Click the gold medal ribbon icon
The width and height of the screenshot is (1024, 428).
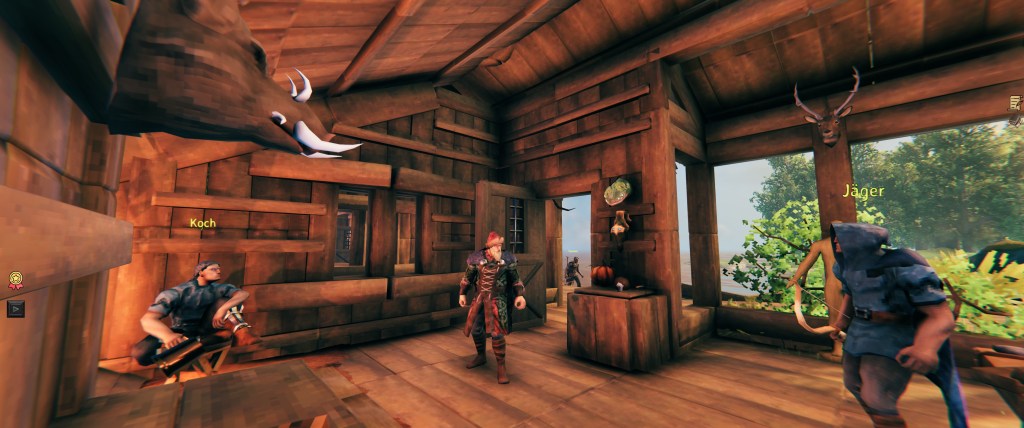15,281
